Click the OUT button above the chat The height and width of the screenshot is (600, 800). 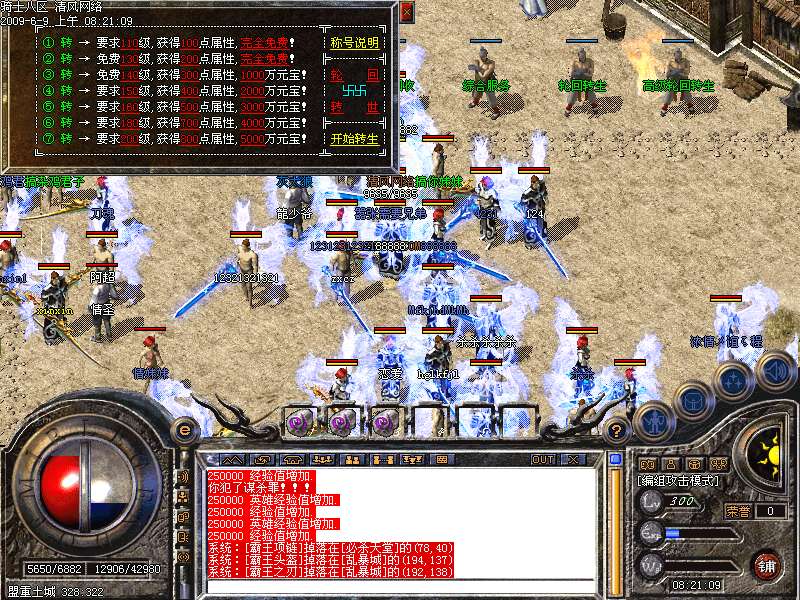(543, 459)
